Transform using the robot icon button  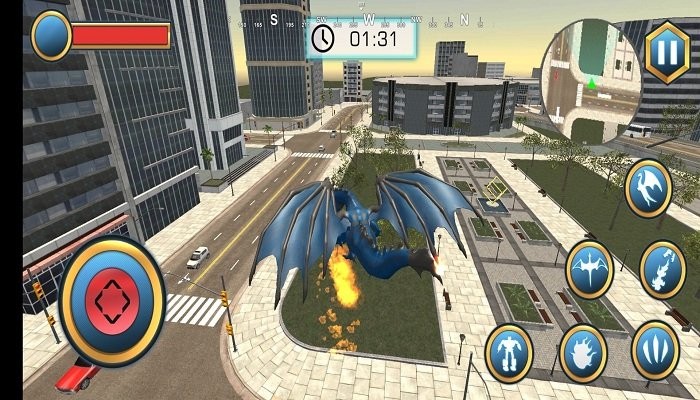pos(509,353)
